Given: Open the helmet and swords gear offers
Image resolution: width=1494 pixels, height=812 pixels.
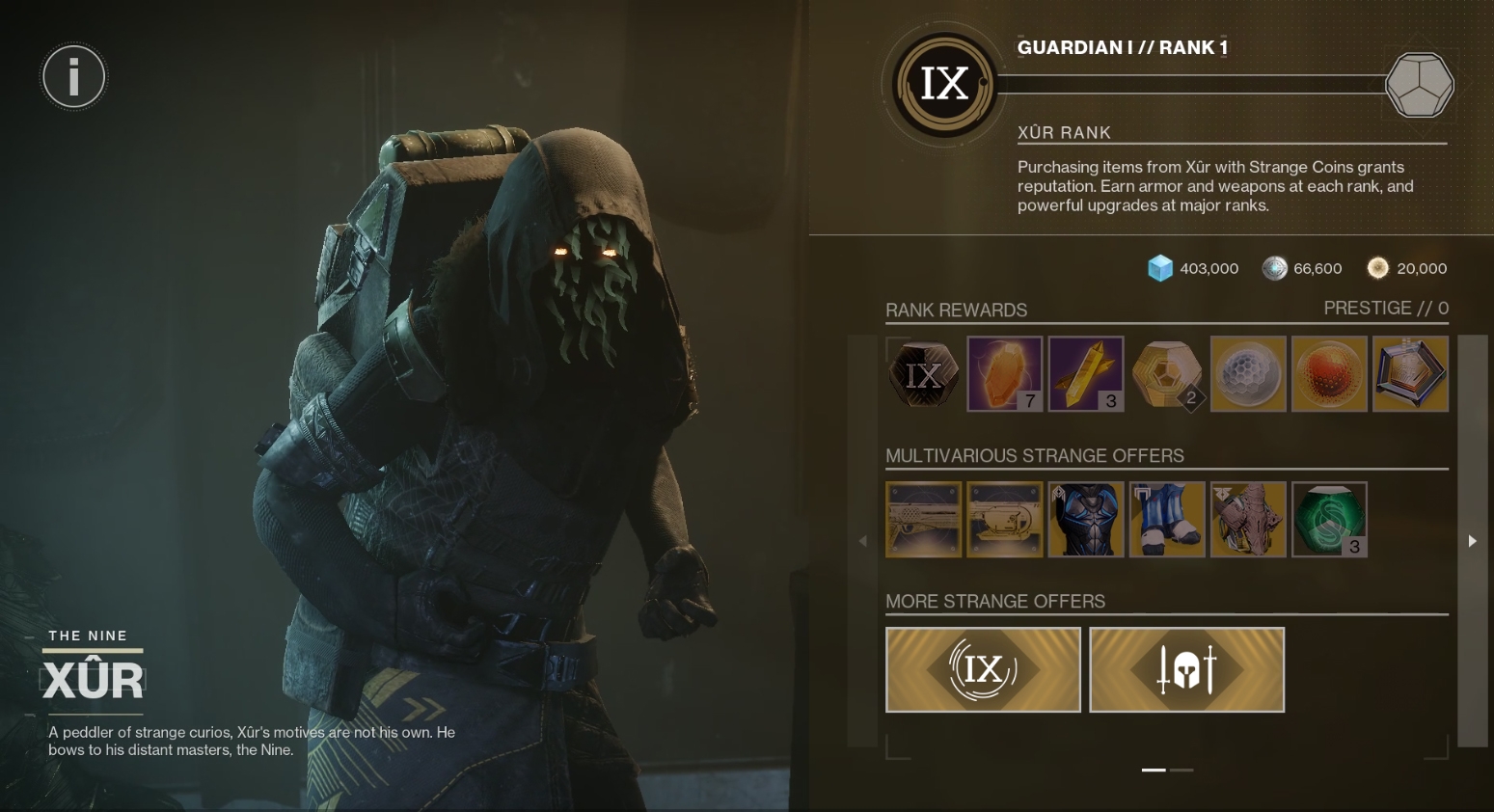Looking at the screenshot, I should (x=1186, y=669).
